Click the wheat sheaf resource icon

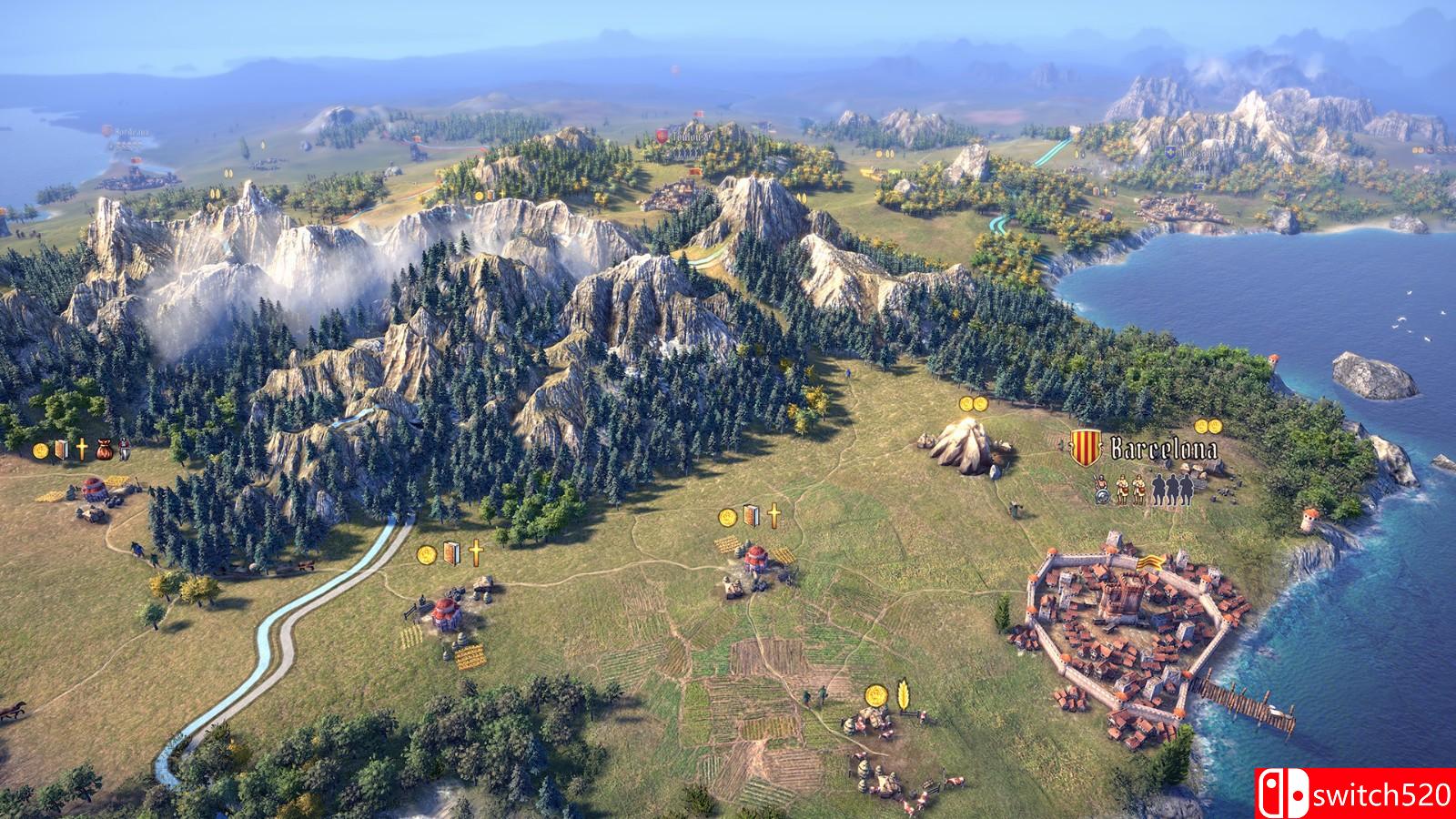pyautogui.click(x=905, y=693)
